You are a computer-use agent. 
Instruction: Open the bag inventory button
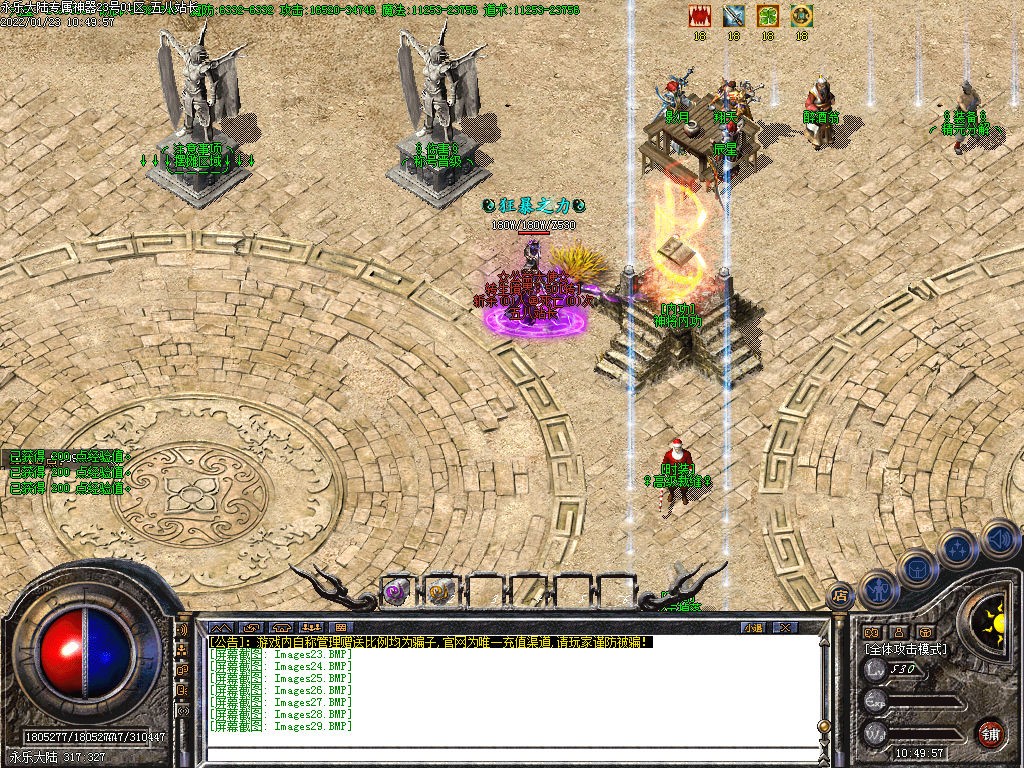917,568
